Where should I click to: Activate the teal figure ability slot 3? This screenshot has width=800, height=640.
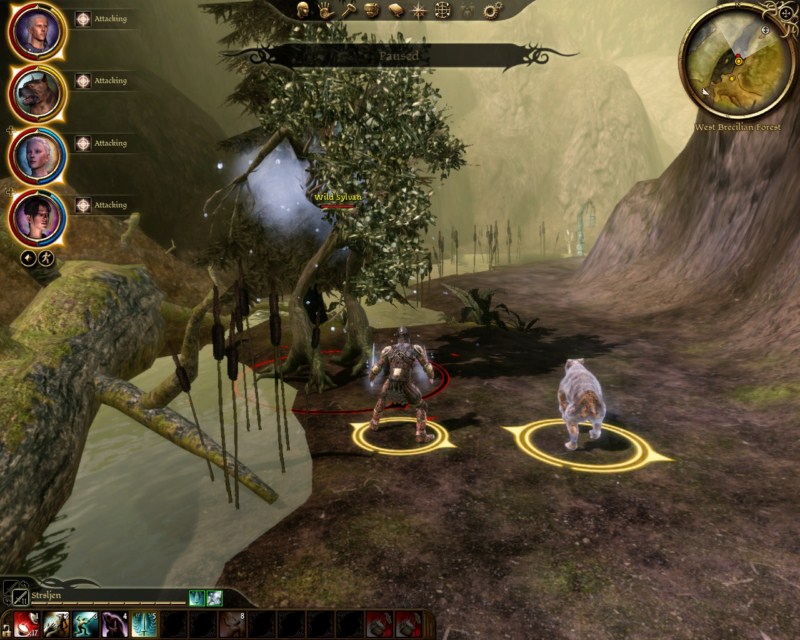pyautogui.click(x=85, y=625)
